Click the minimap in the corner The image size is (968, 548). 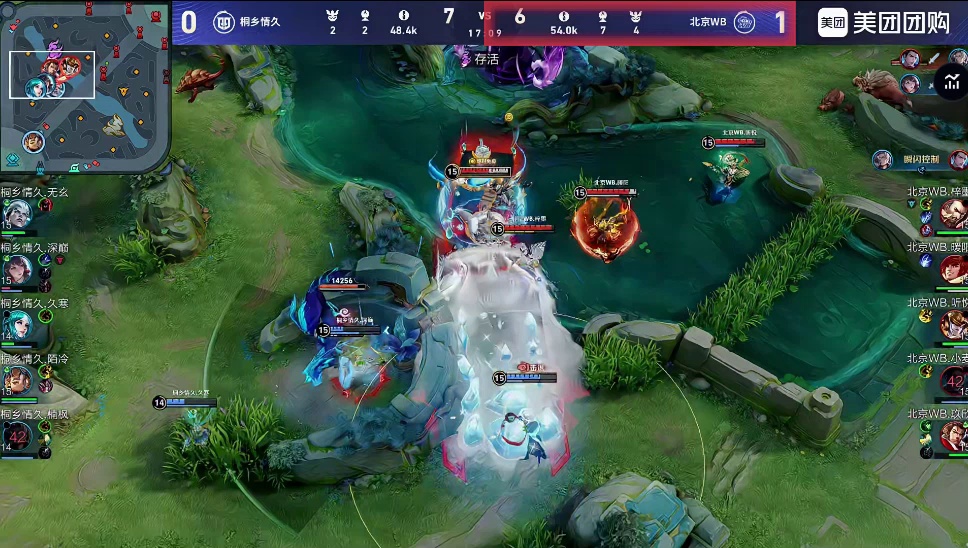85,88
